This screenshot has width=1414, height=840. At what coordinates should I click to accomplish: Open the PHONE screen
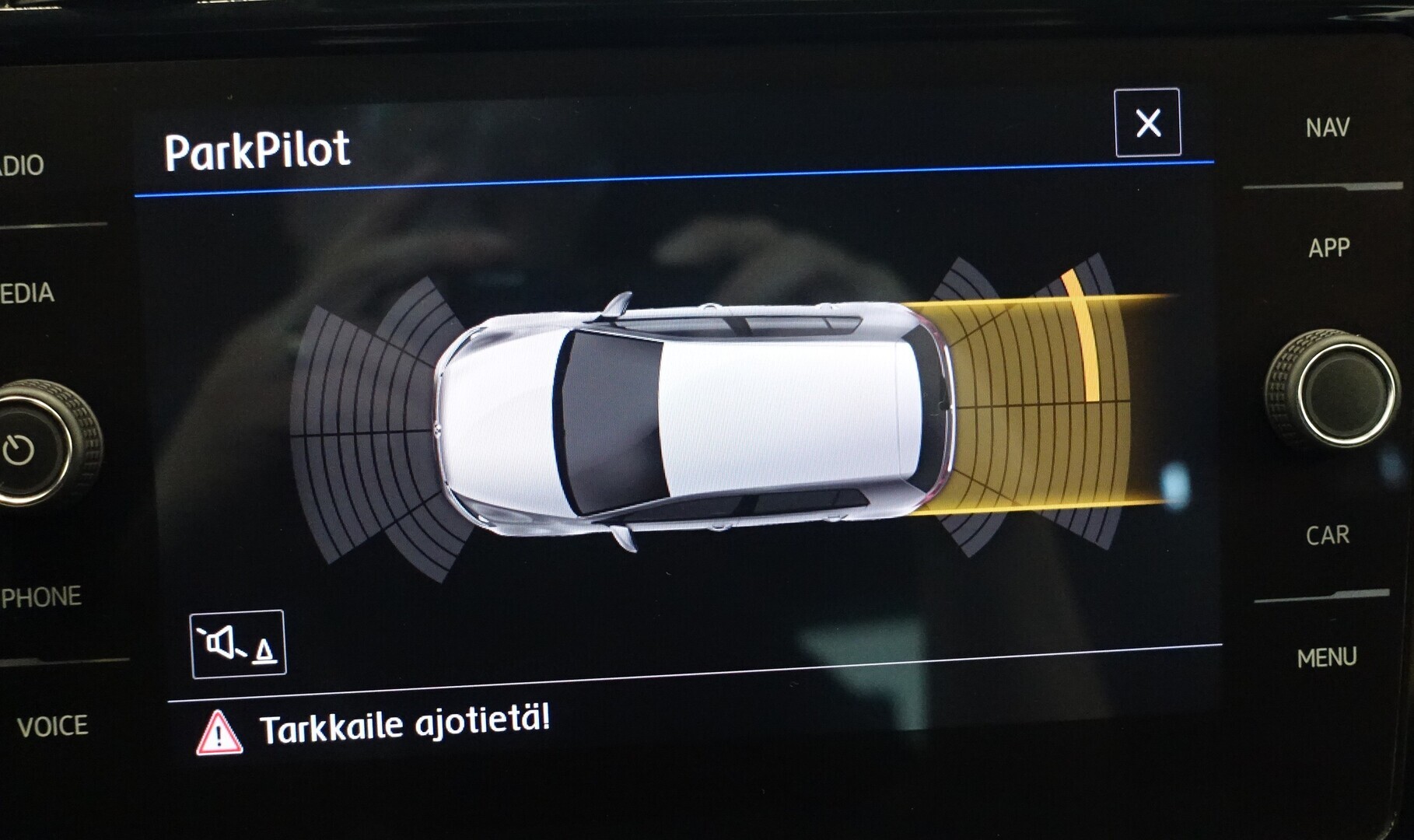click(42, 597)
